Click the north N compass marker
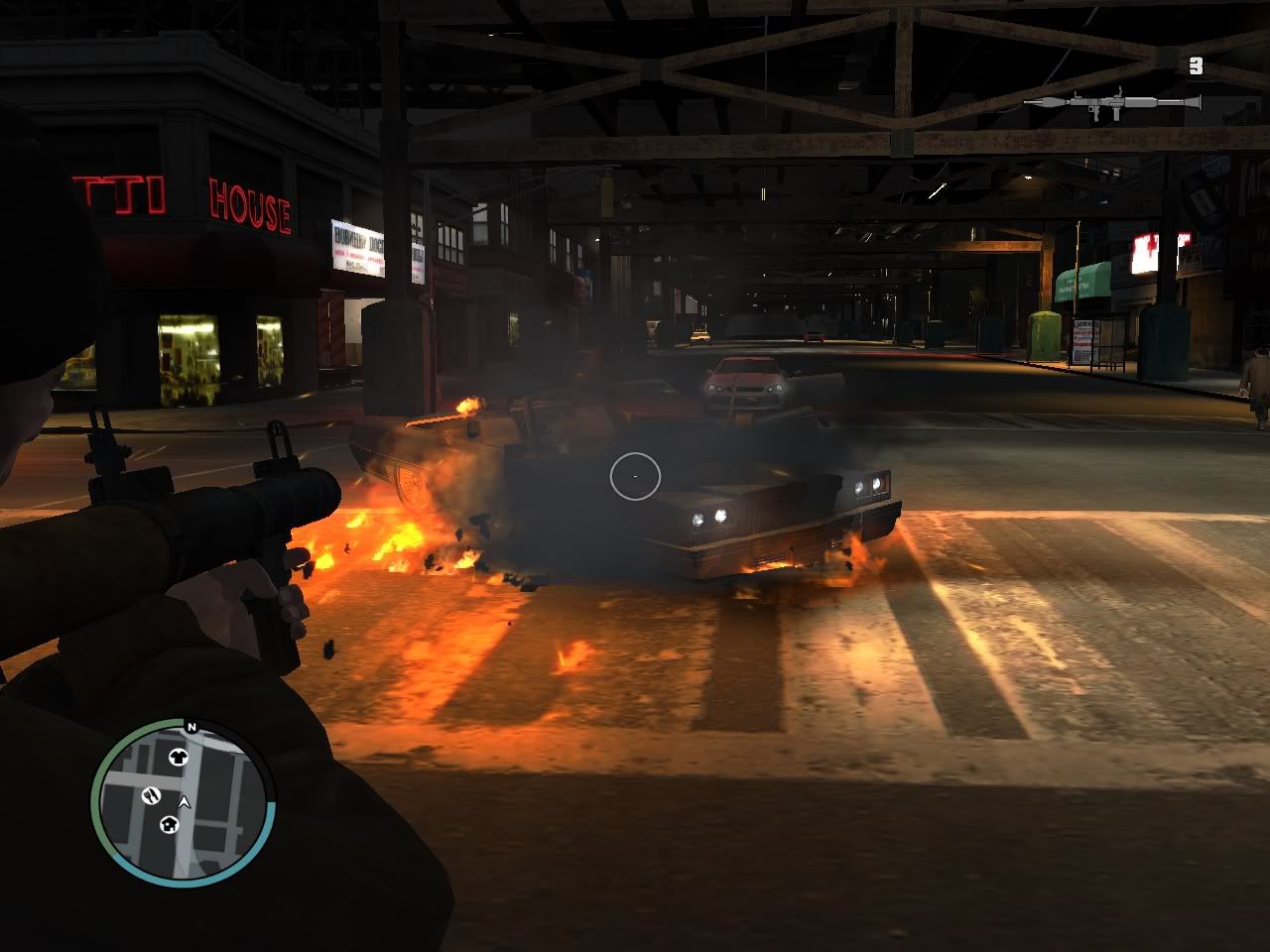The image size is (1270, 952). [191, 728]
